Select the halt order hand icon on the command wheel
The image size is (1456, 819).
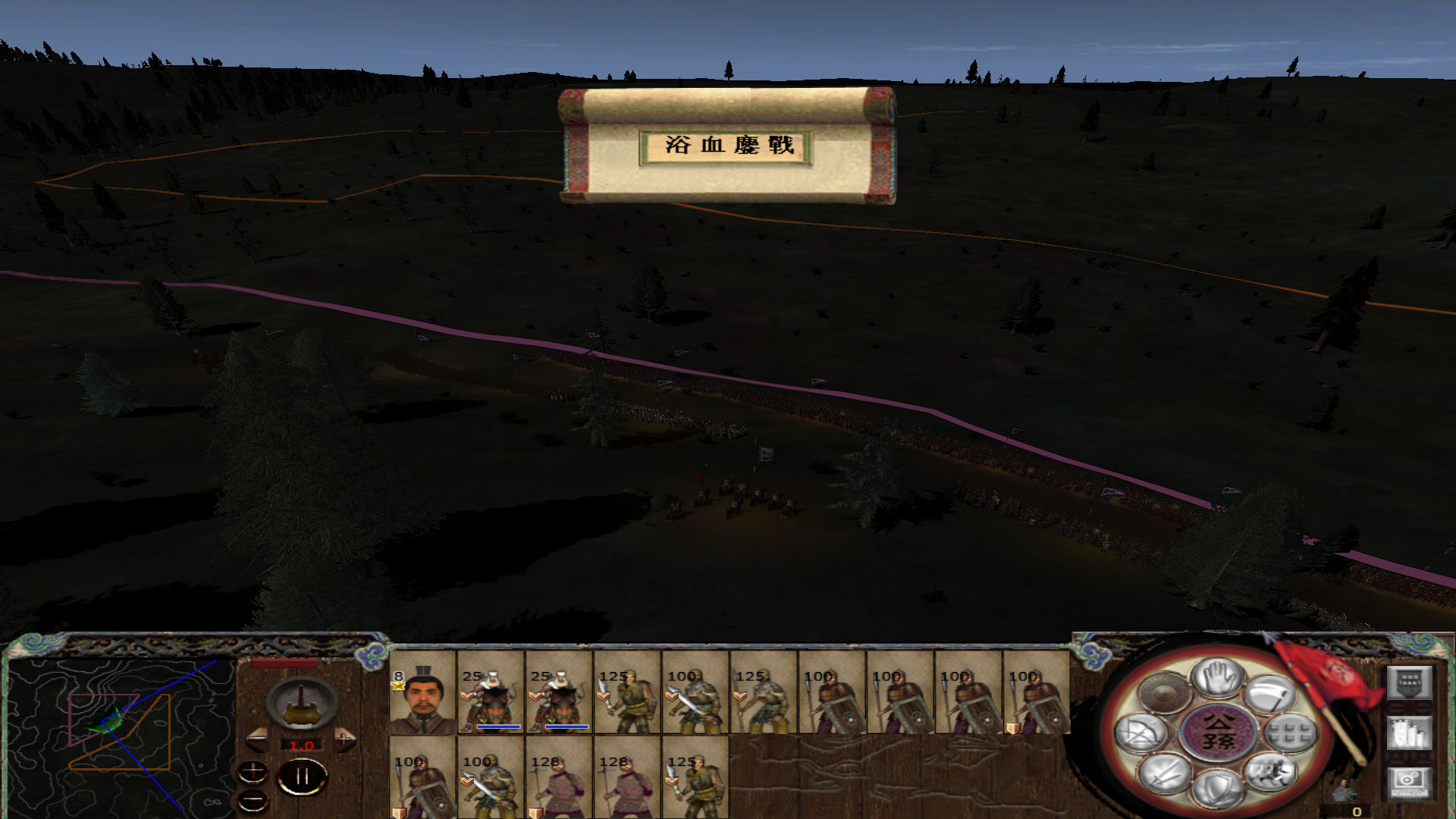[x=1216, y=678]
